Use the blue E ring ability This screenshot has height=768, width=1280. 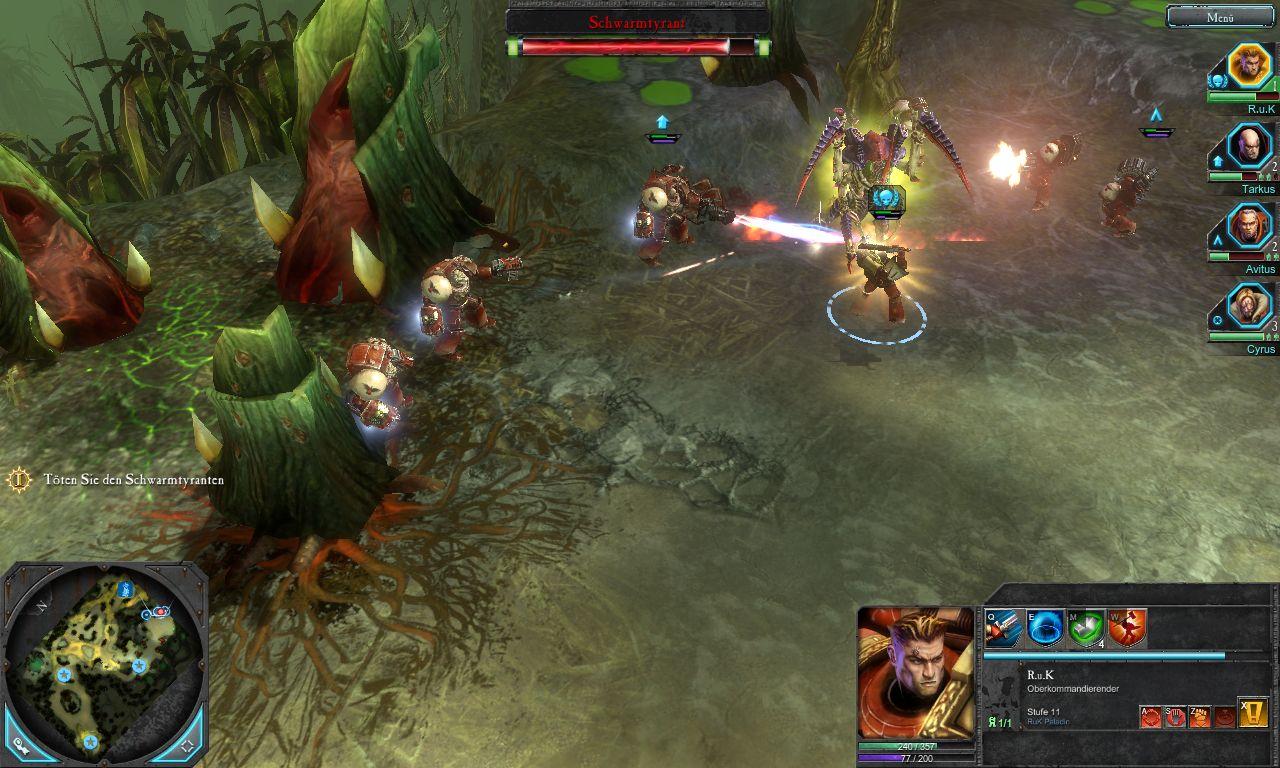click(x=1044, y=629)
